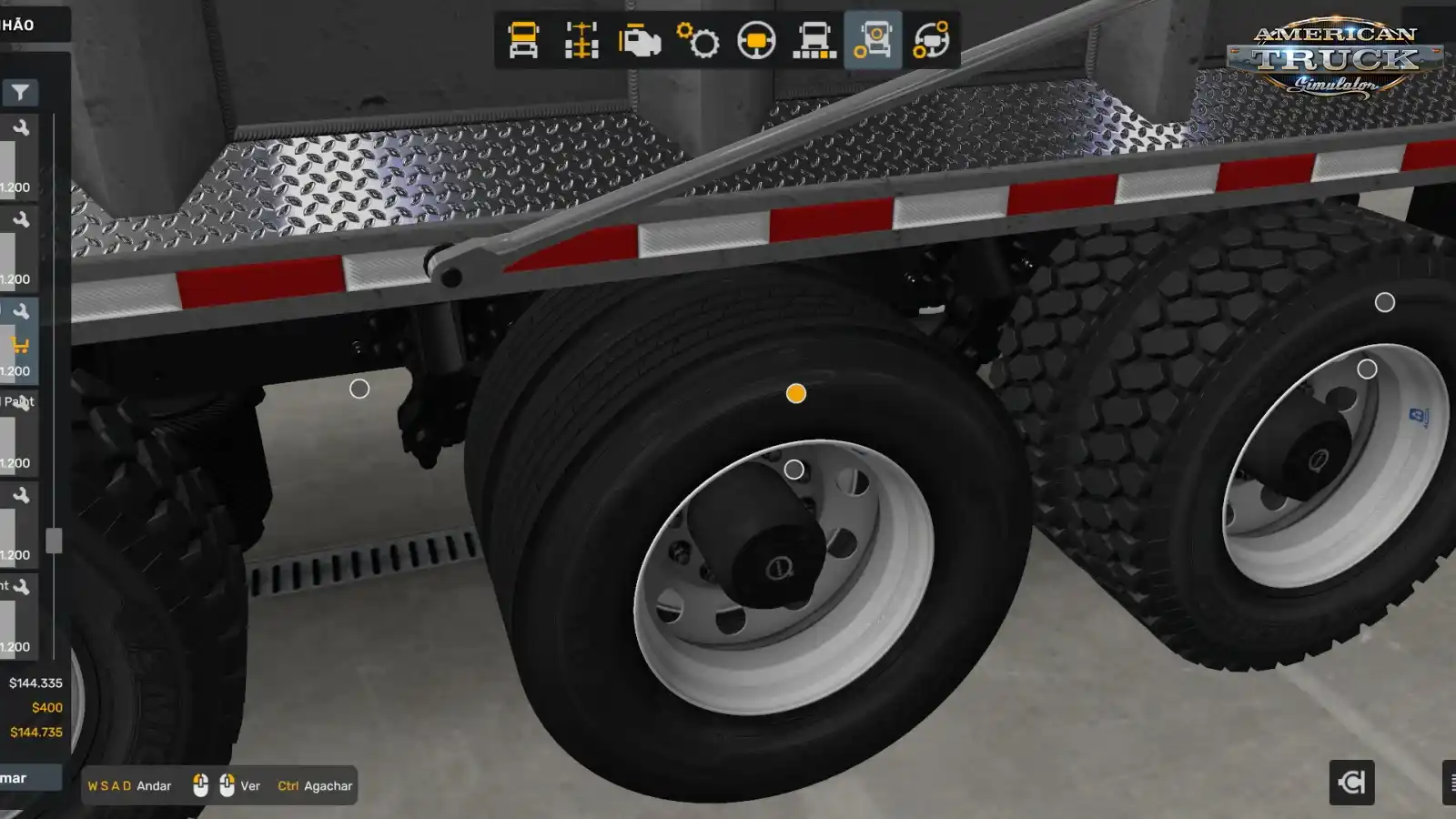1456x819 pixels.
Task: Open the steering wheel interior category
Action: (756, 41)
